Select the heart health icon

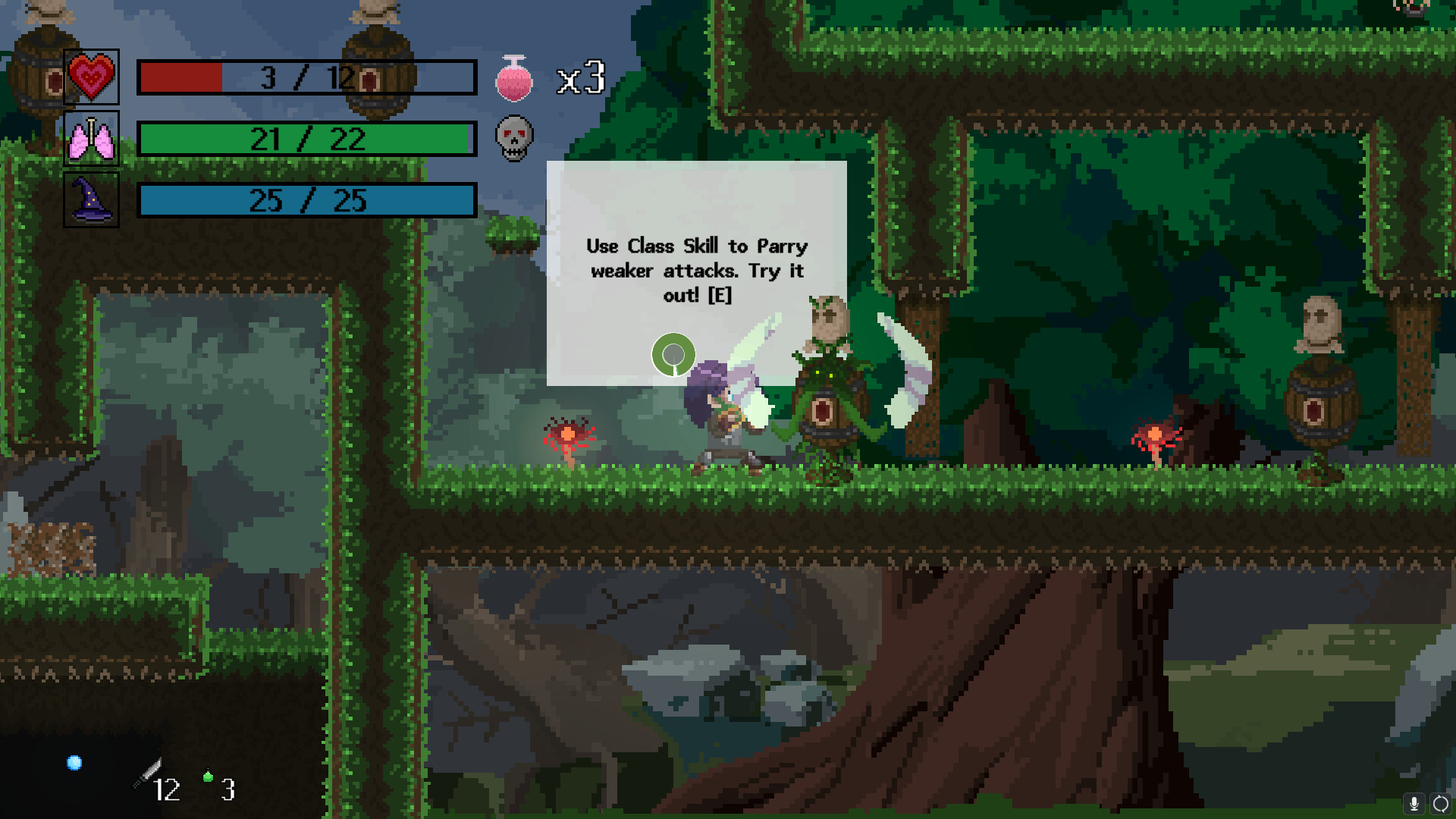(91, 77)
